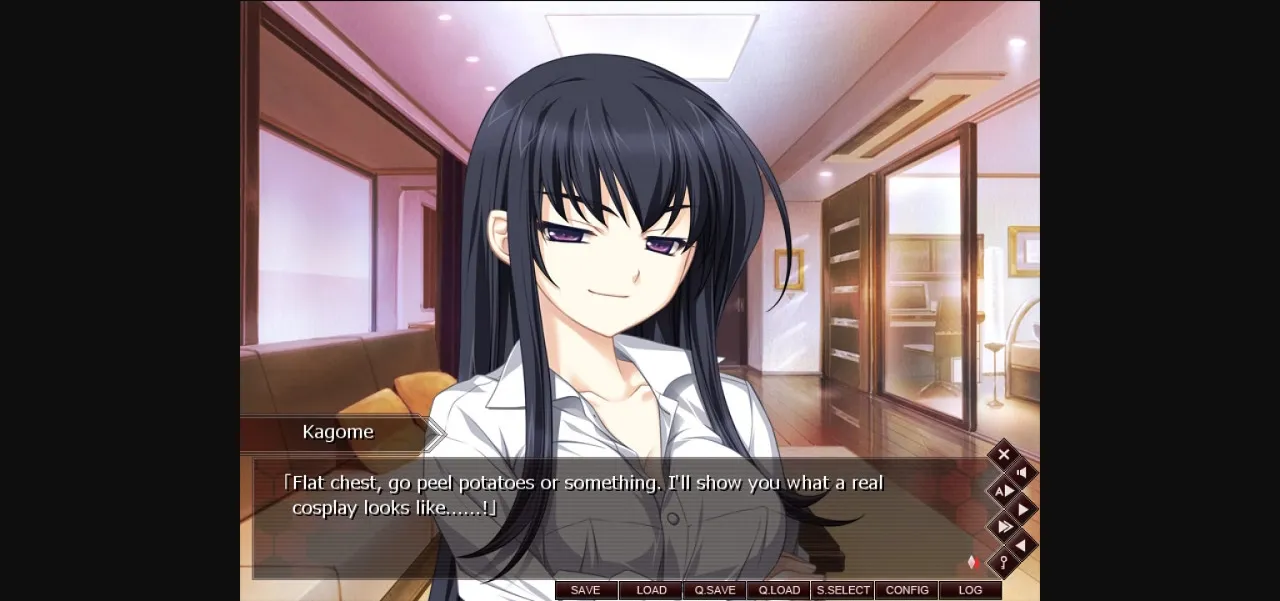Hide the text window with the X icon
This screenshot has width=1280, height=601.
pos(1004,455)
